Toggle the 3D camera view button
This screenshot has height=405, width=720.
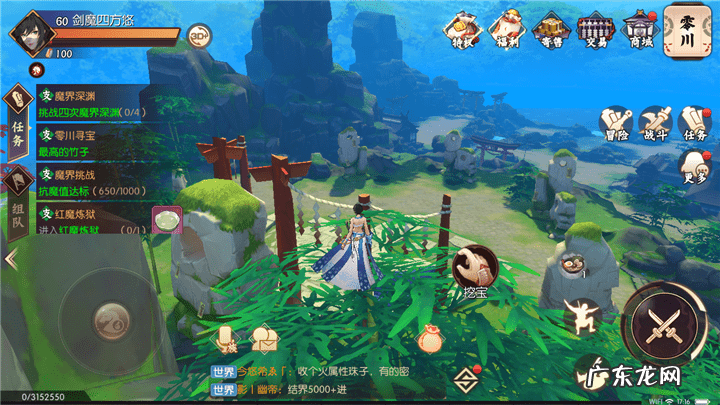pos(199,34)
